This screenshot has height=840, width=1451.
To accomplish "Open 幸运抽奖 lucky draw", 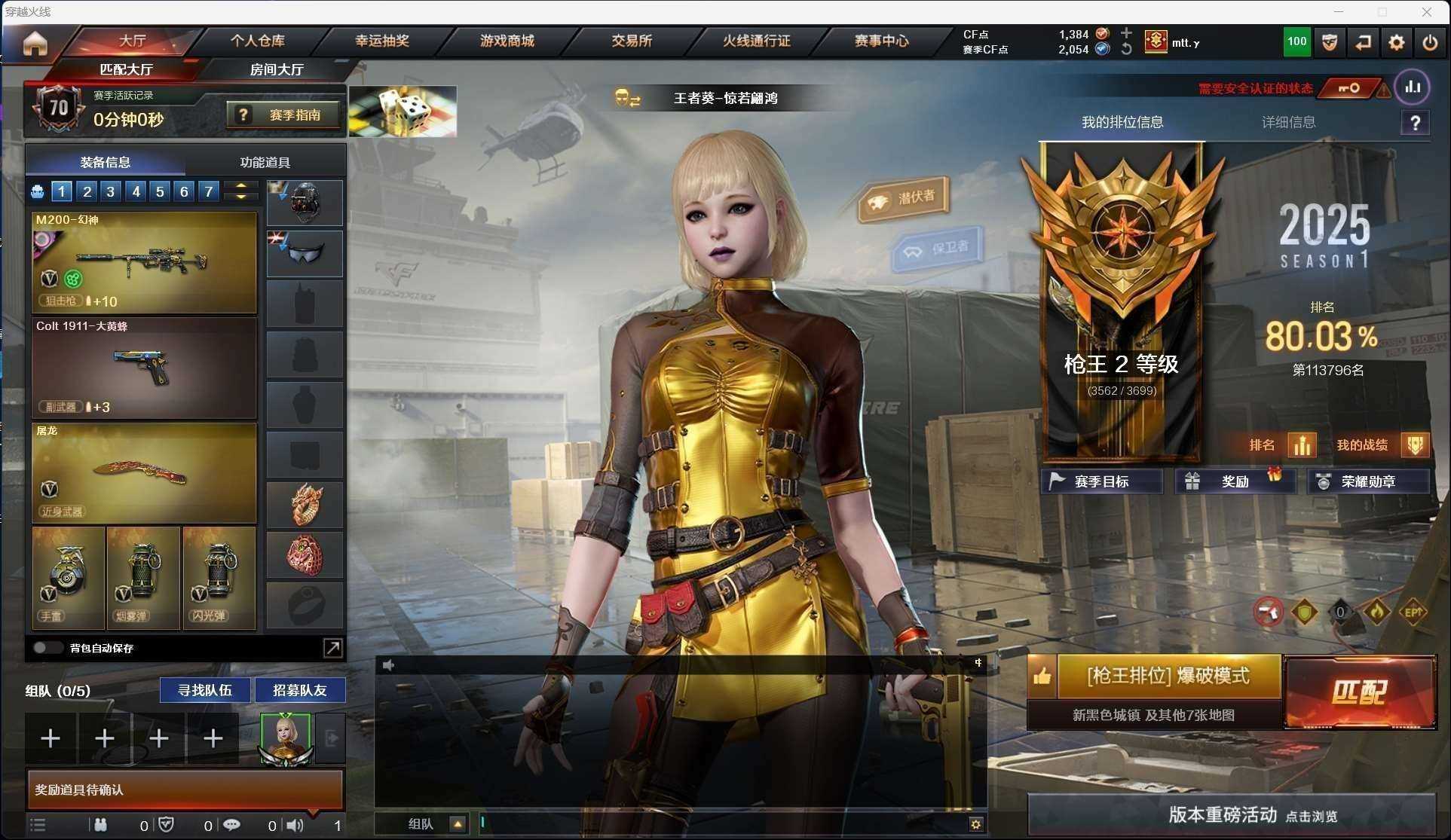I will (382, 41).
